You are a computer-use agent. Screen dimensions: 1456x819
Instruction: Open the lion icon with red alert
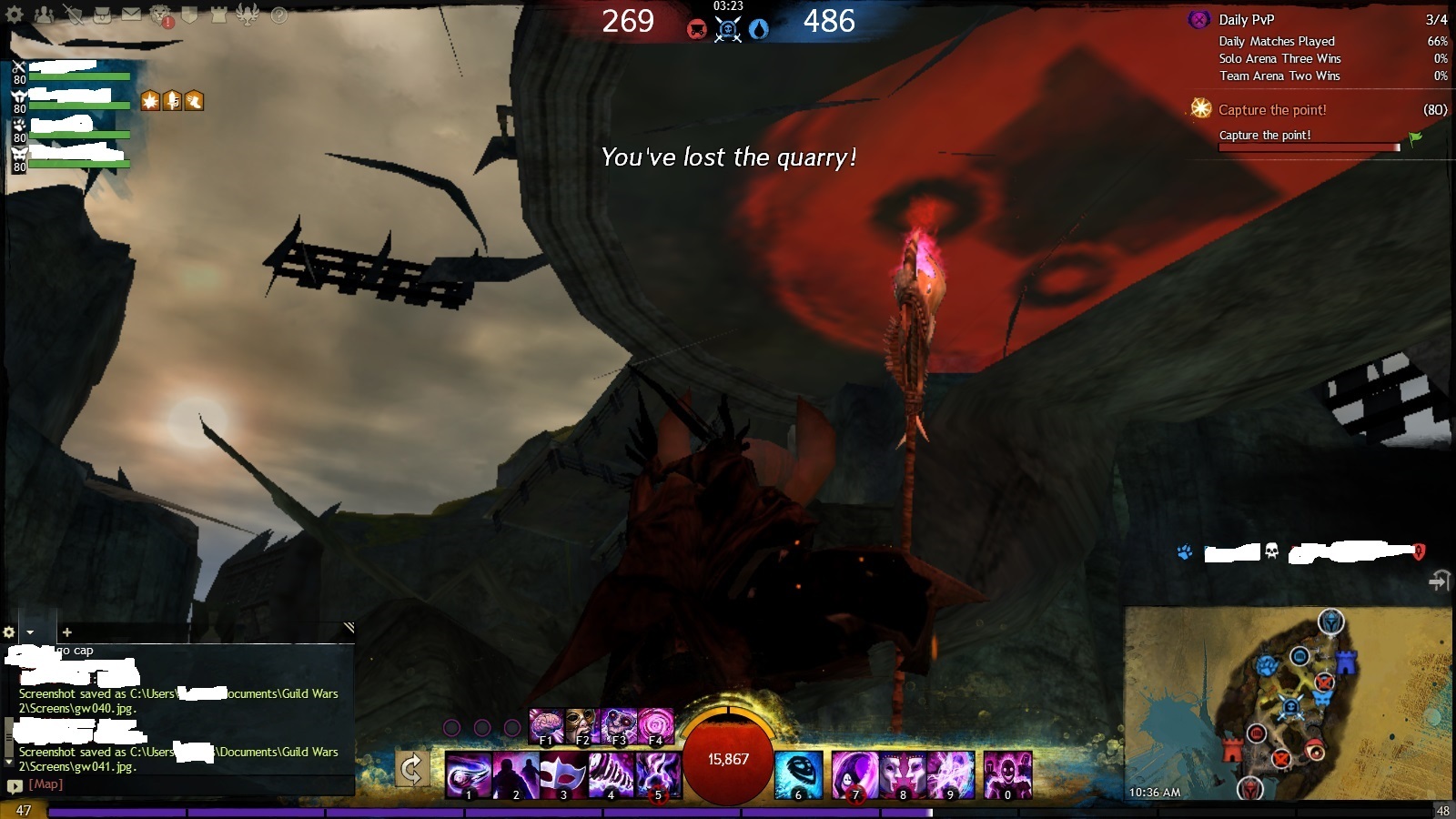pyautogui.click(x=161, y=15)
